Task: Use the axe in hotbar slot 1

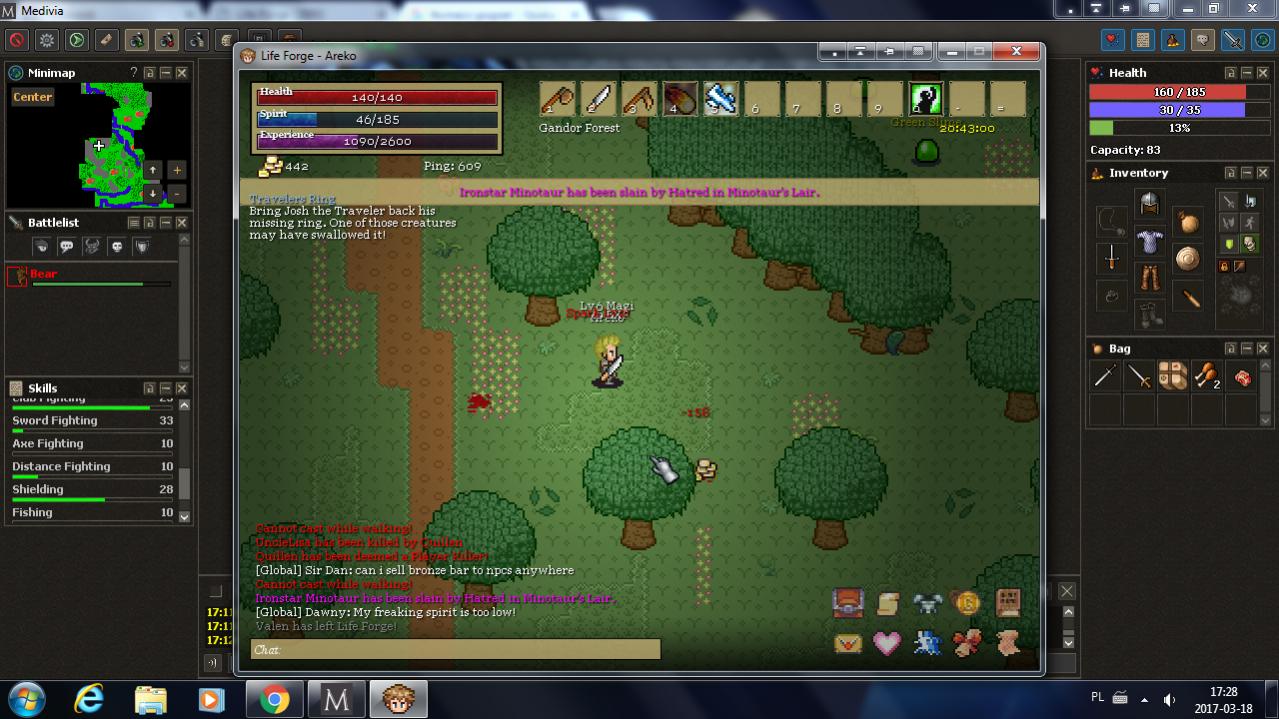Action: (x=557, y=100)
